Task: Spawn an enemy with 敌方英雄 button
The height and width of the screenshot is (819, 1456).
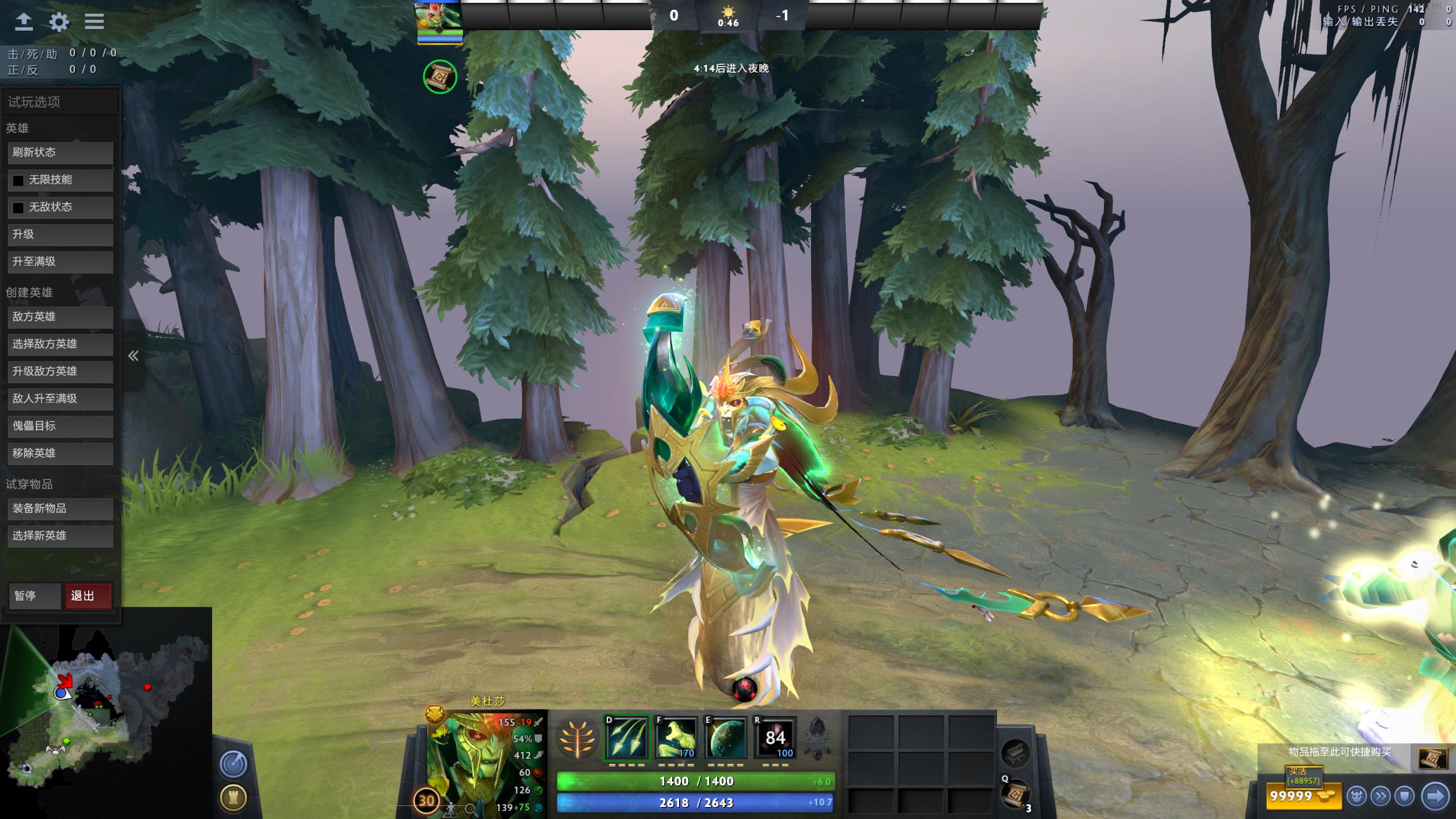Action: (60, 317)
